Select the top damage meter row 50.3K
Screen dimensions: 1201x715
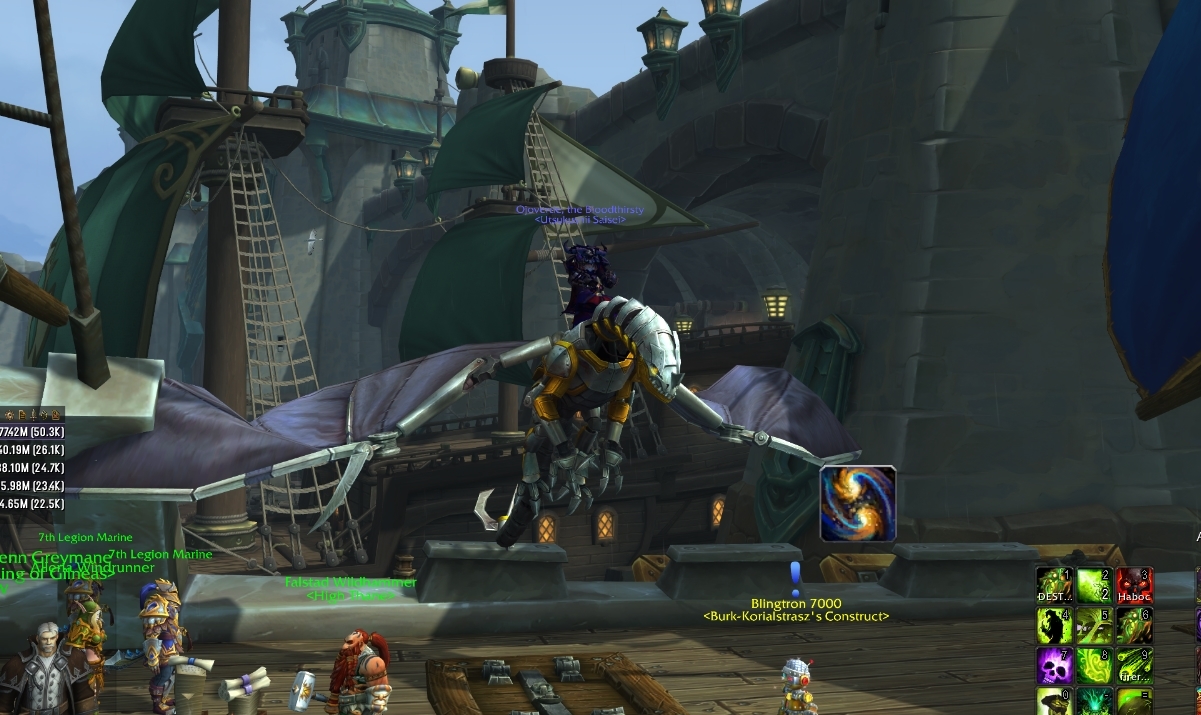[x=32, y=431]
